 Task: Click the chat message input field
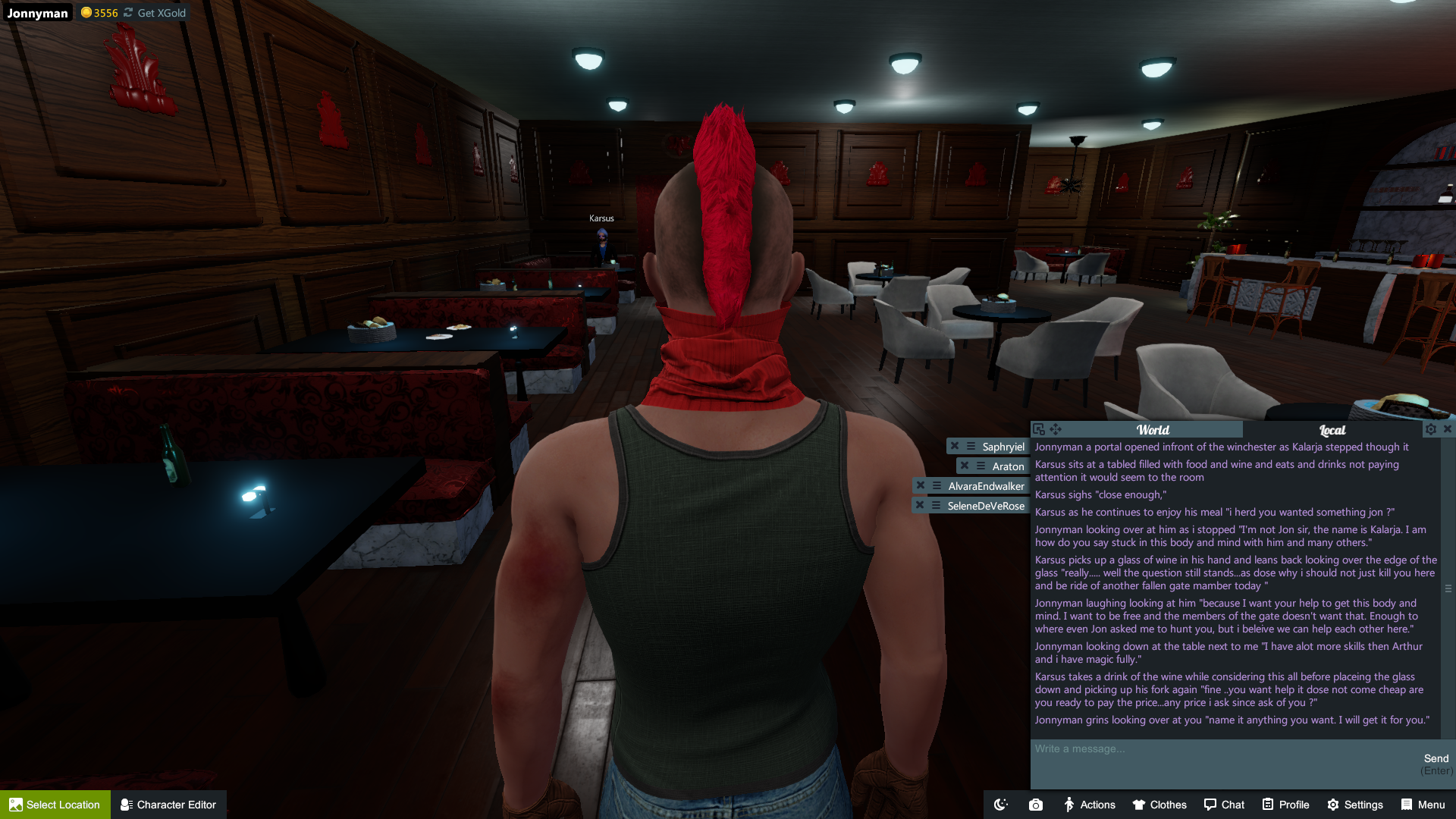point(1221,758)
